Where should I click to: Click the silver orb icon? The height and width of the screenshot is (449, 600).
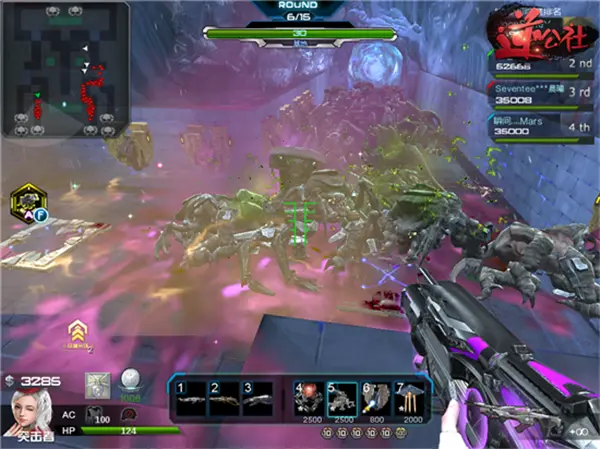coord(129,381)
